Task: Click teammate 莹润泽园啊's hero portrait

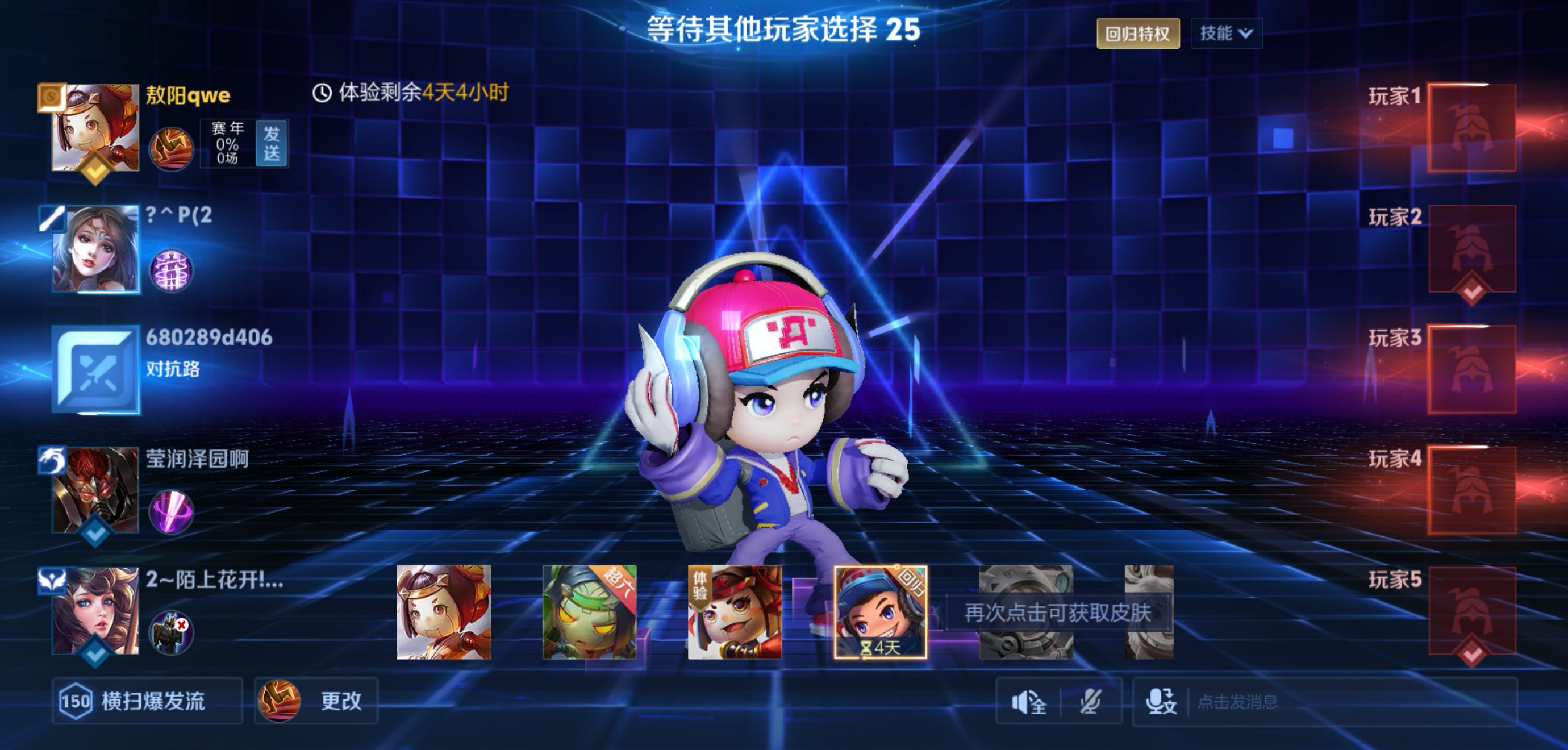Action: coord(95,490)
